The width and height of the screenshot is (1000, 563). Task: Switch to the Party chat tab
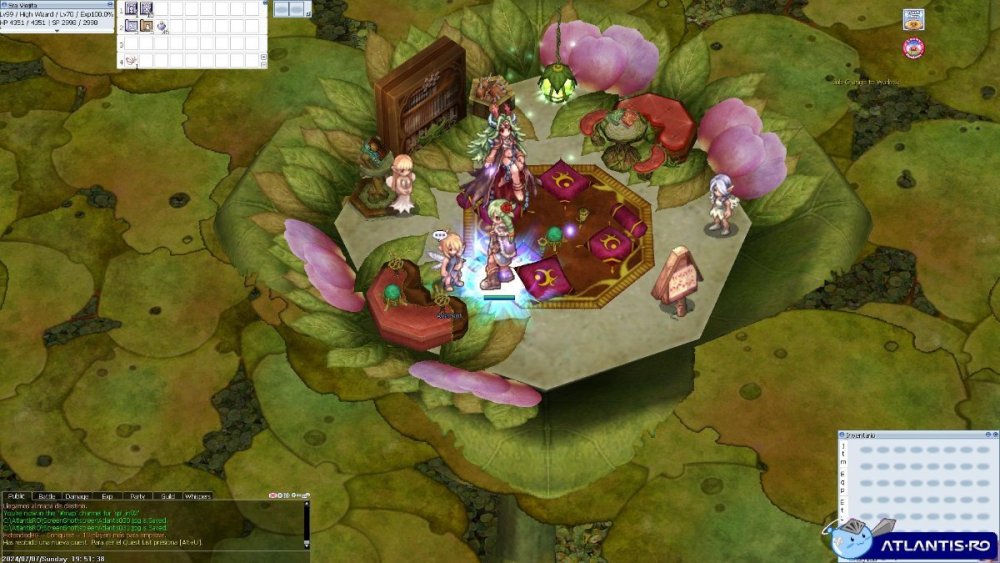pos(137,496)
